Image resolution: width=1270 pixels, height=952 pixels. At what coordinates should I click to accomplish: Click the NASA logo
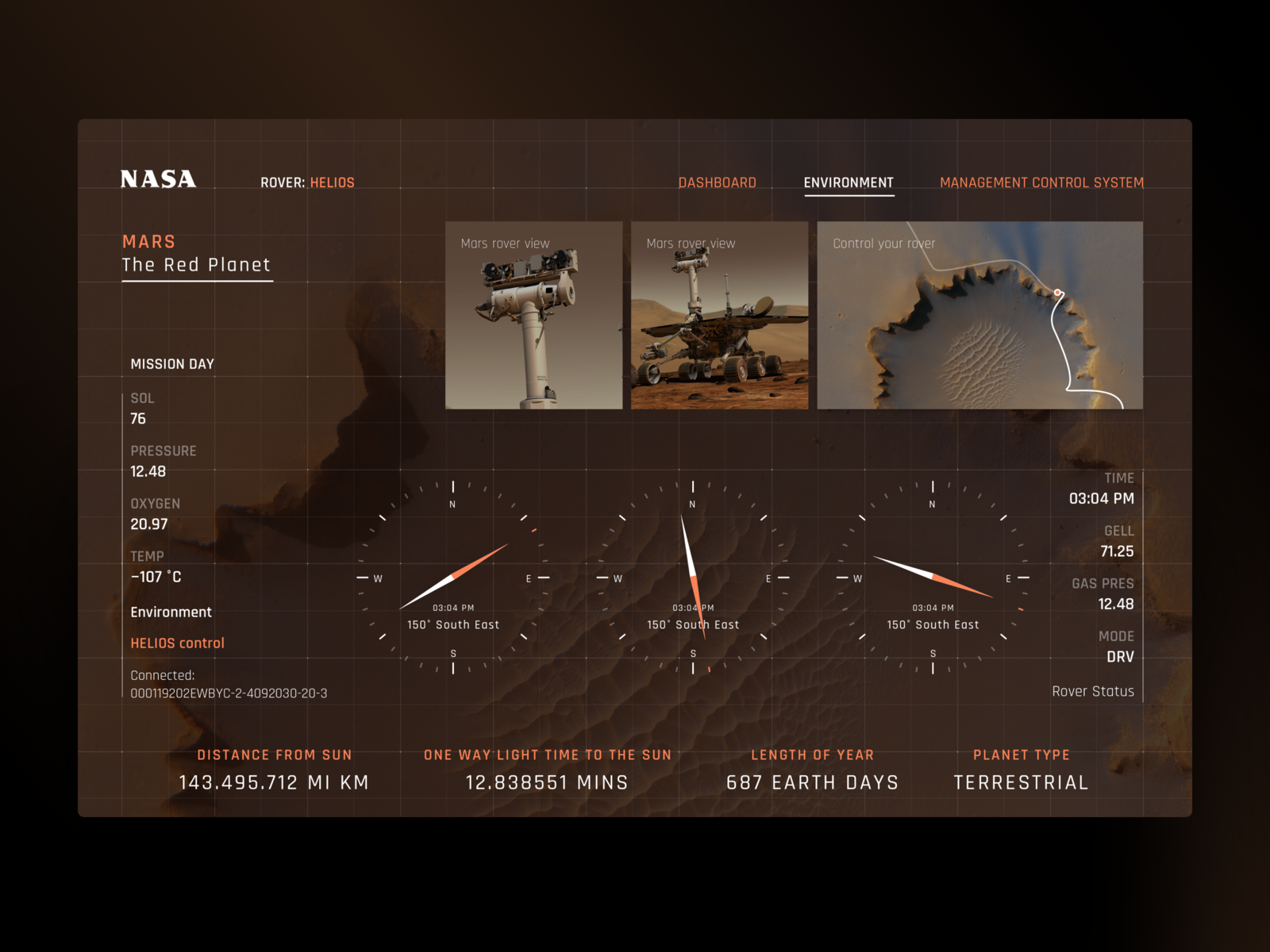point(158,180)
